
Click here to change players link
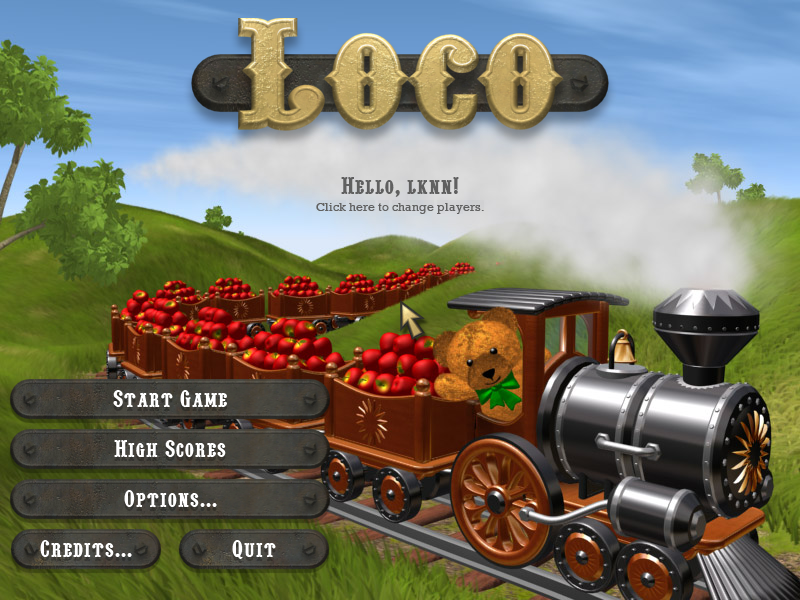(x=400, y=207)
